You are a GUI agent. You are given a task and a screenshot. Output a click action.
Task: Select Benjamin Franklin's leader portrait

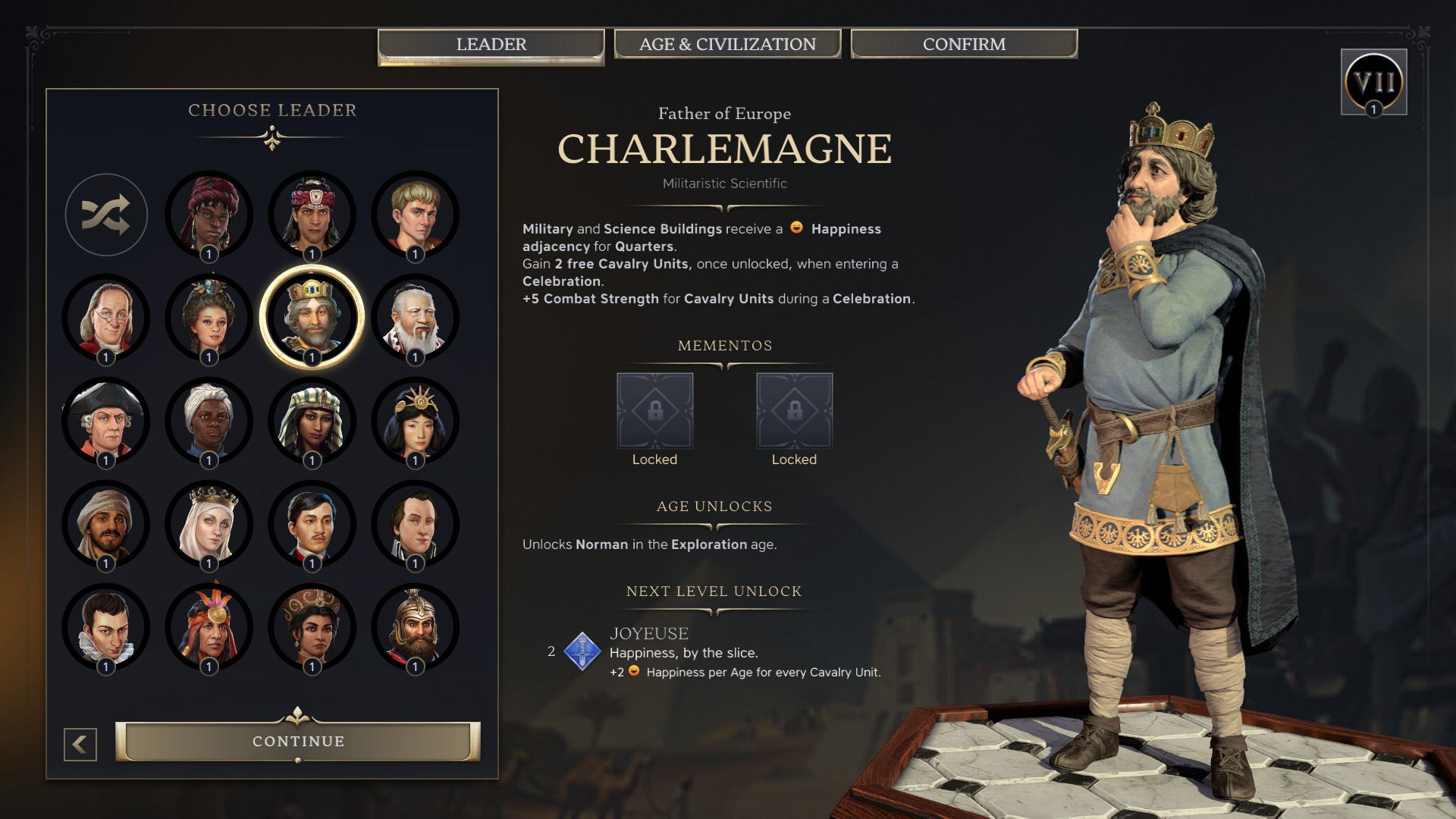point(106,318)
